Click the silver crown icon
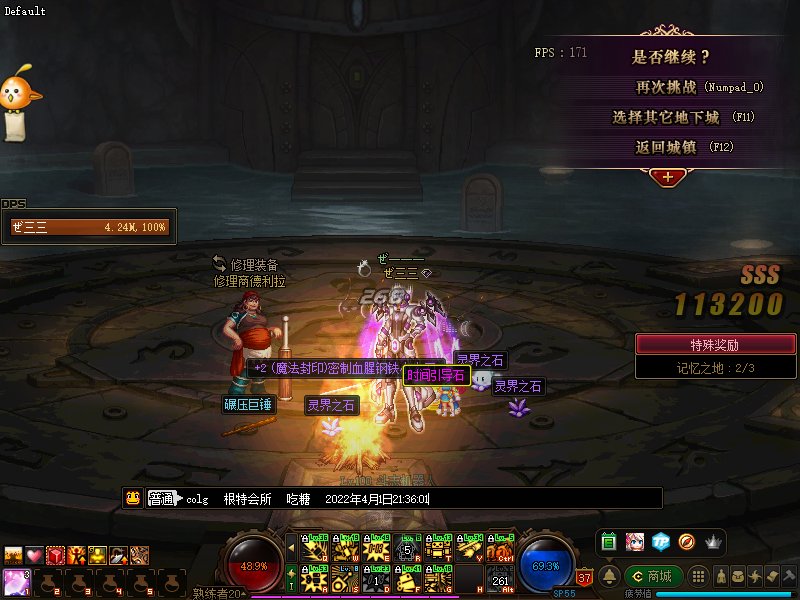The image size is (800, 600). [713, 542]
